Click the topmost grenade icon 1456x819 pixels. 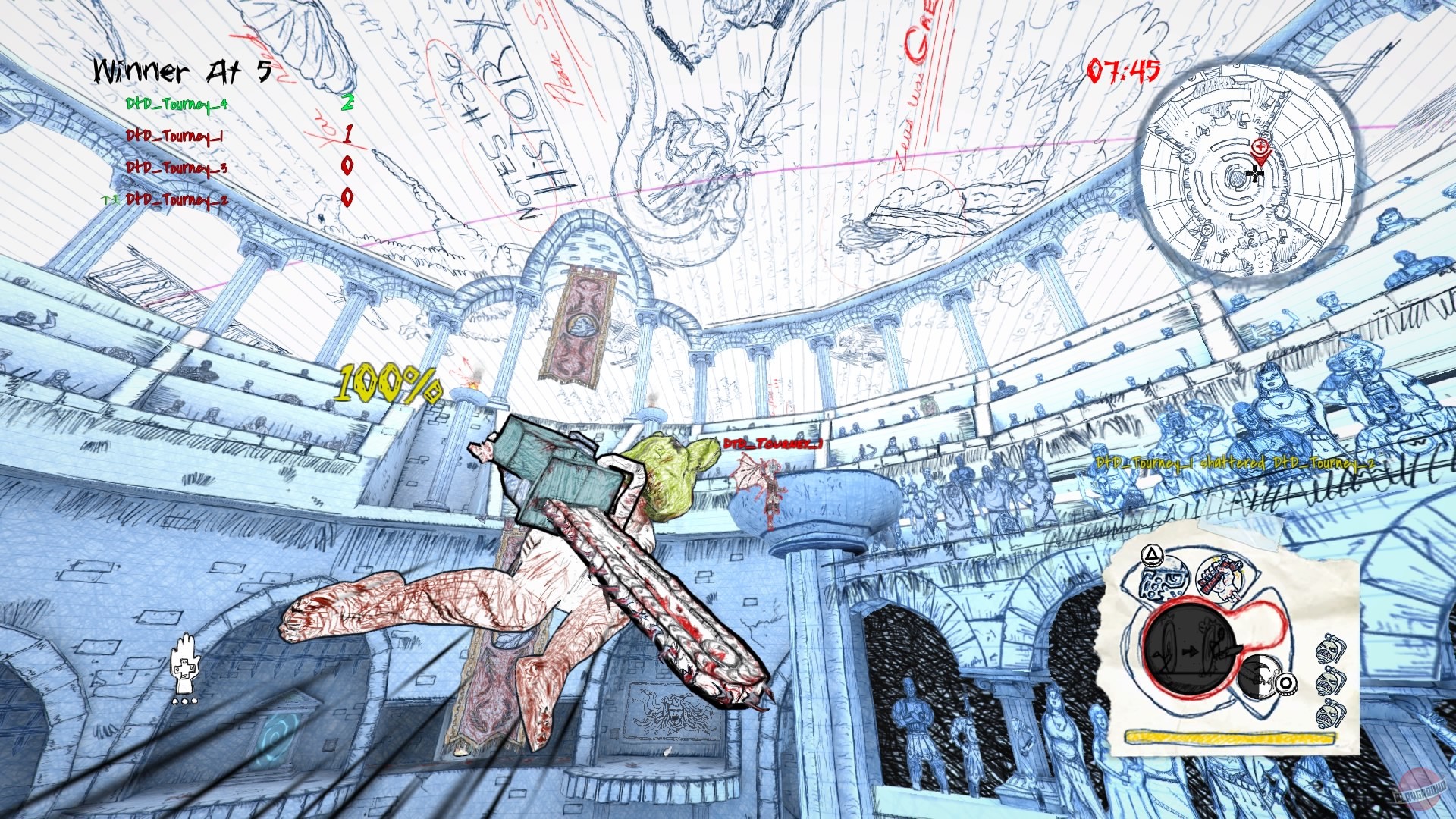point(1330,649)
